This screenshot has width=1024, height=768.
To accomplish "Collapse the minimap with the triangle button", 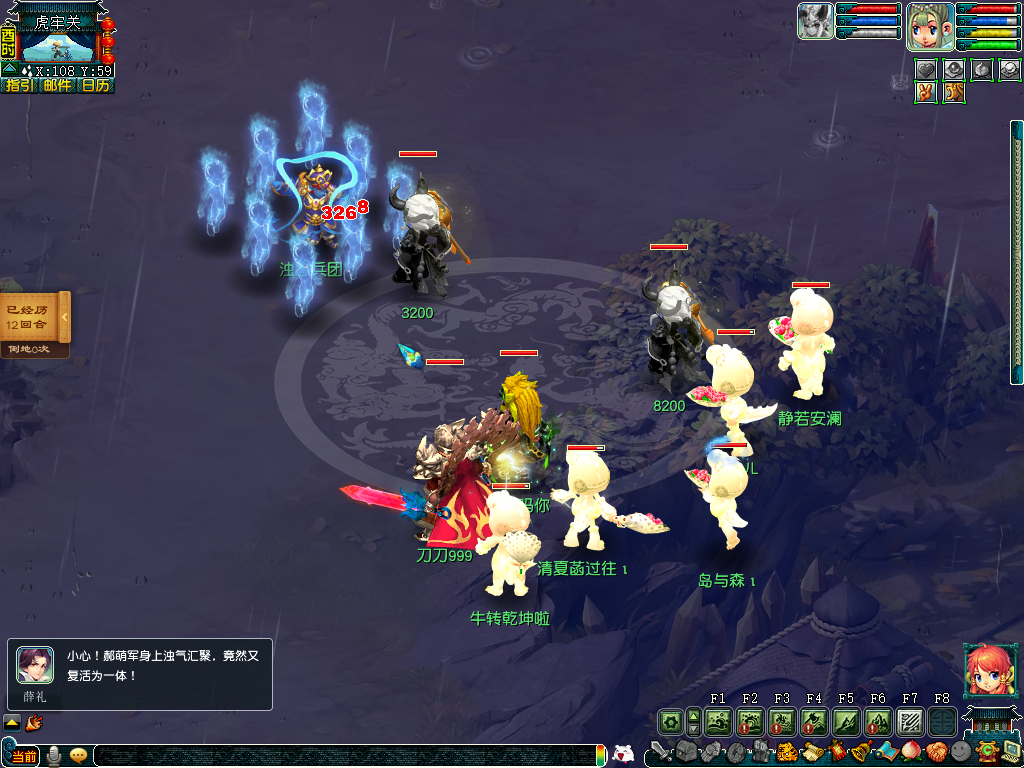I will (8, 70).
